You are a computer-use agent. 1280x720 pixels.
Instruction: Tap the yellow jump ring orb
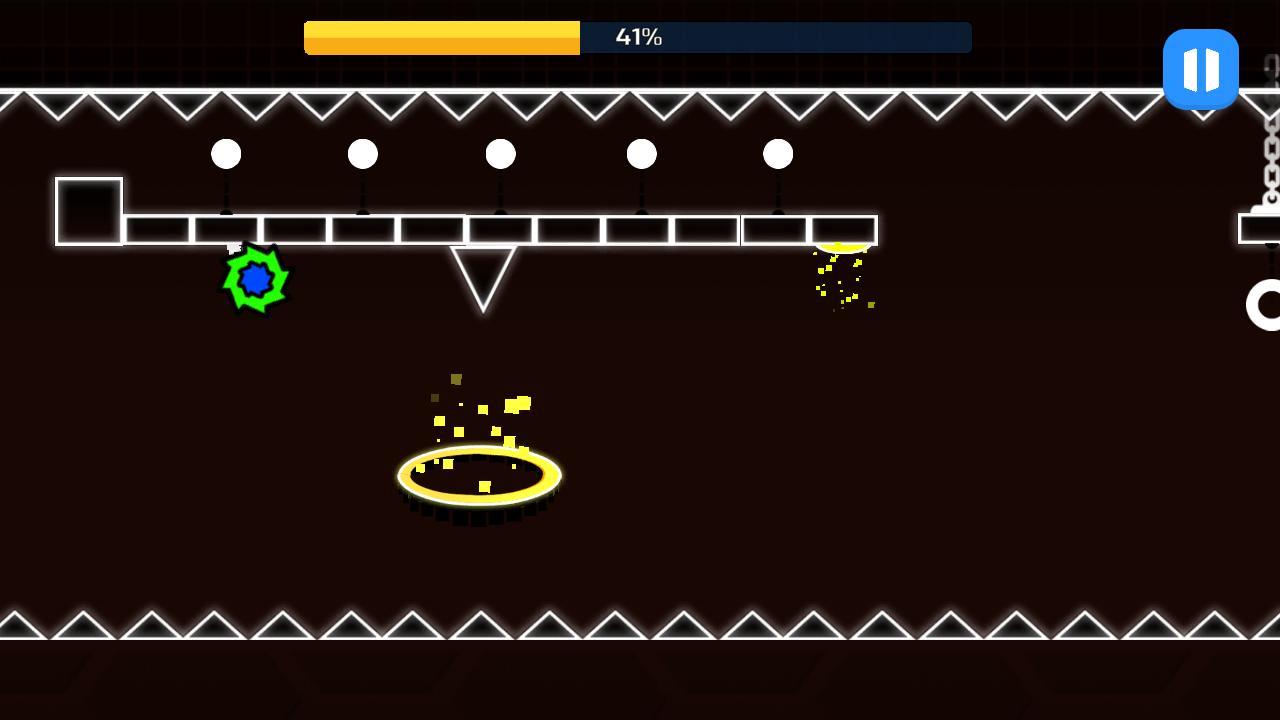[478, 473]
